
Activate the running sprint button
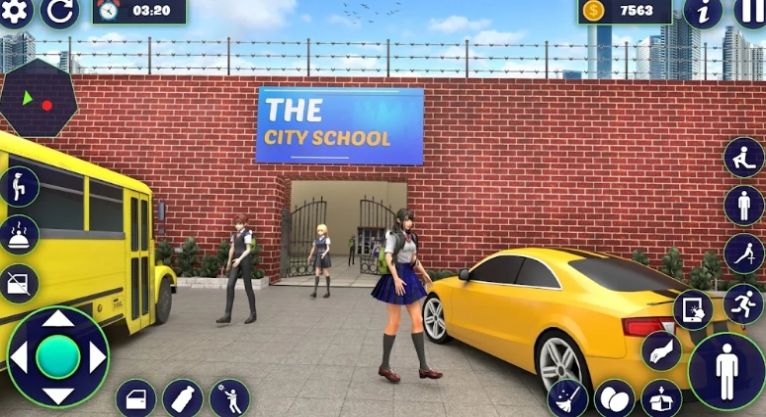pos(743,303)
